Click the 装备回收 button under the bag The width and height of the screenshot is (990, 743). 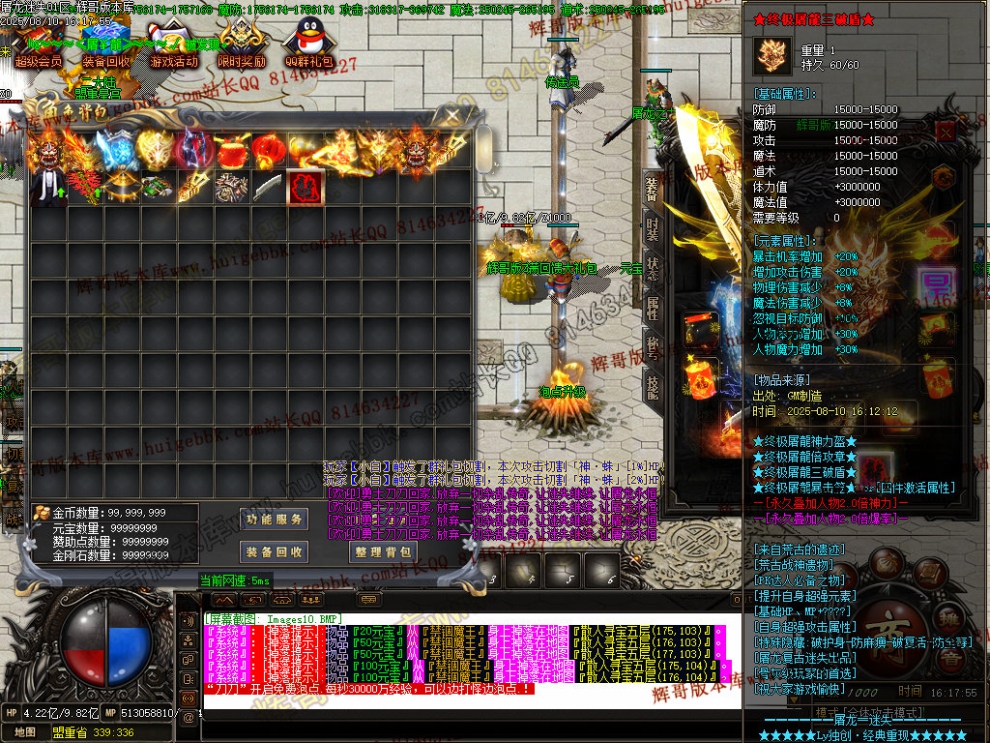click(273, 552)
